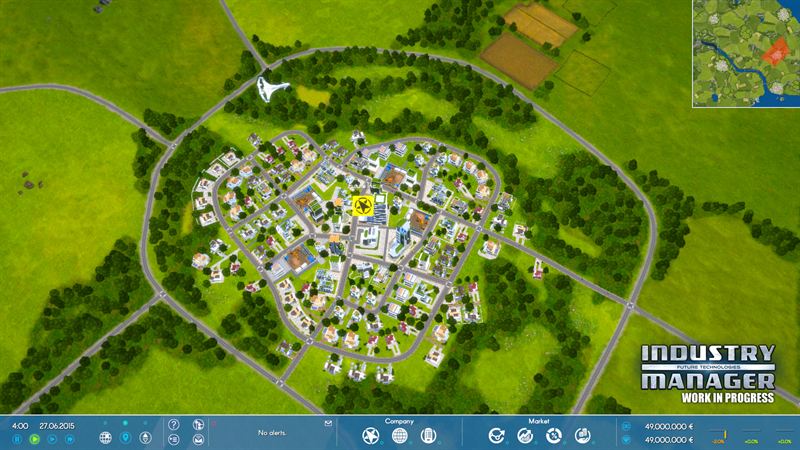Click the minimap in the corner
The height and width of the screenshot is (450, 800).
(745, 54)
